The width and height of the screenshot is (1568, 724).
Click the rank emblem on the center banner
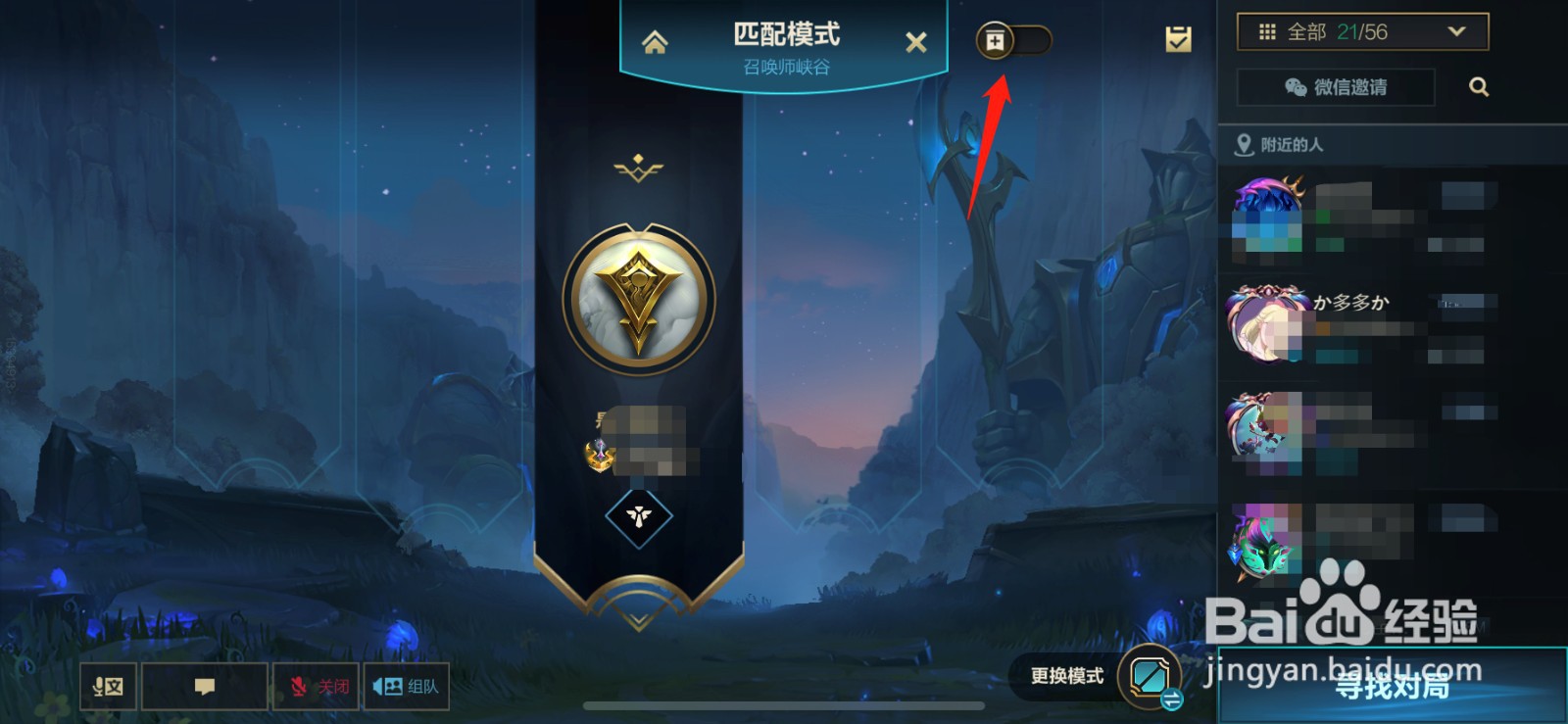[x=638, y=299]
